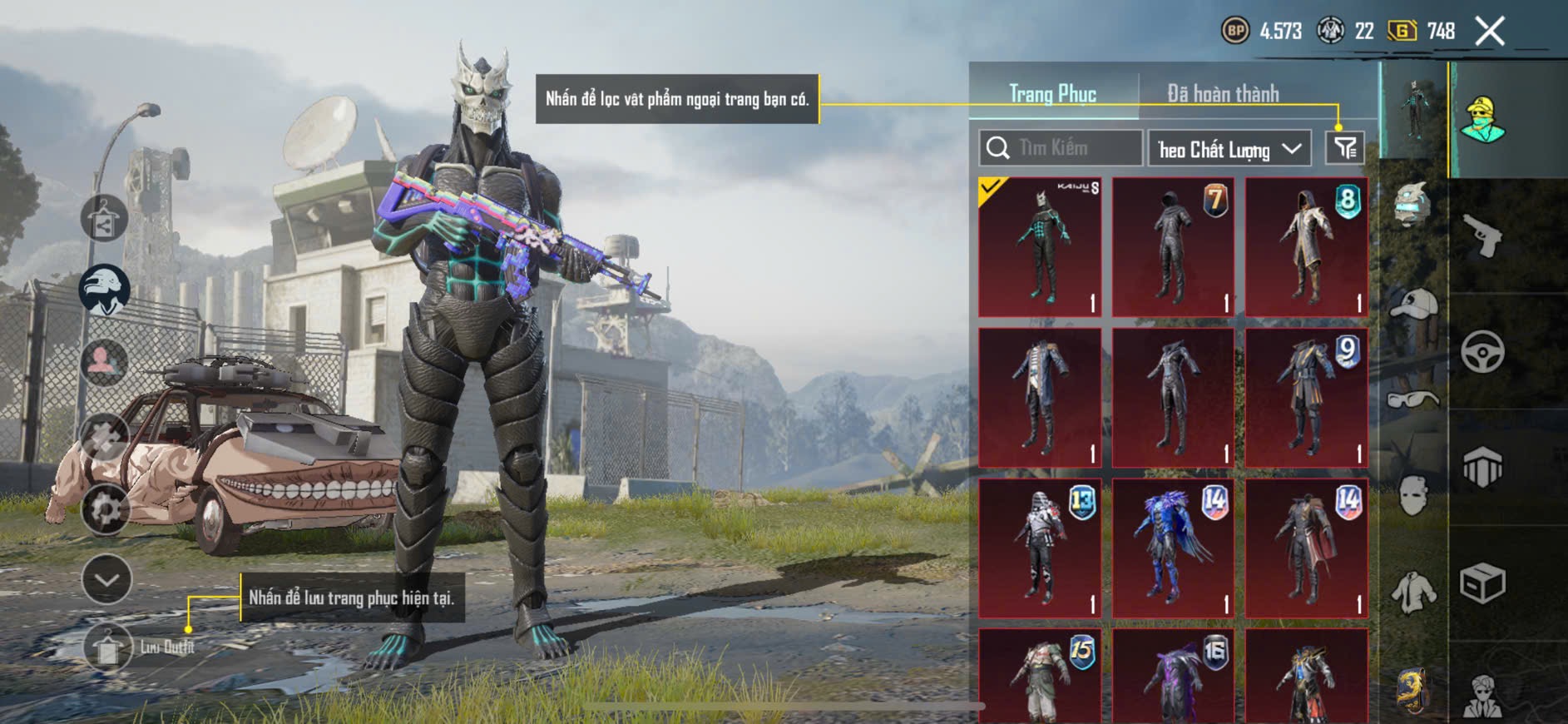Select the level 13 black-and-white outfit
This screenshot has width=1568, height=724.
(x=1040, y=548)
